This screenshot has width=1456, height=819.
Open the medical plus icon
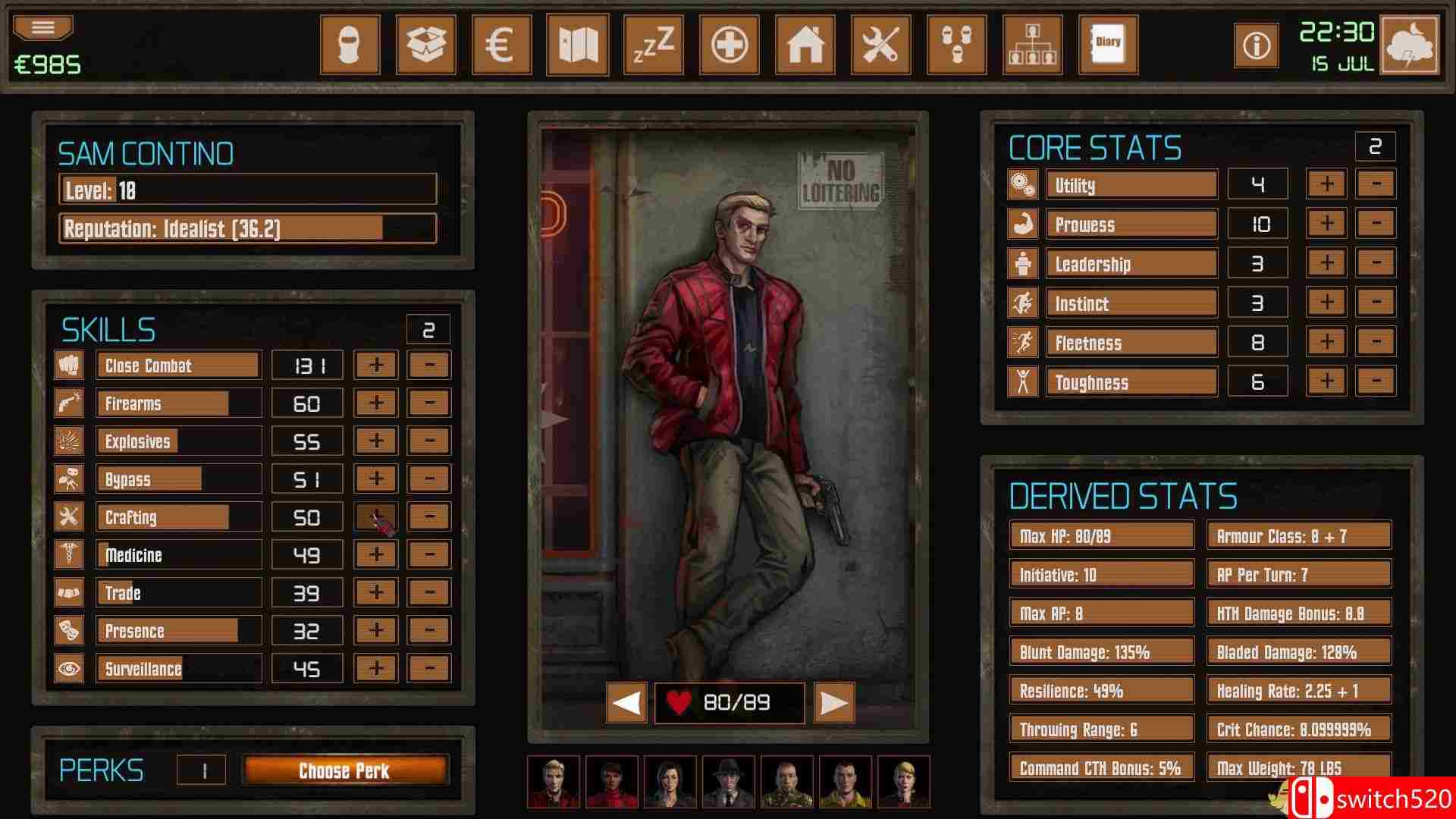tap(729, 44)
